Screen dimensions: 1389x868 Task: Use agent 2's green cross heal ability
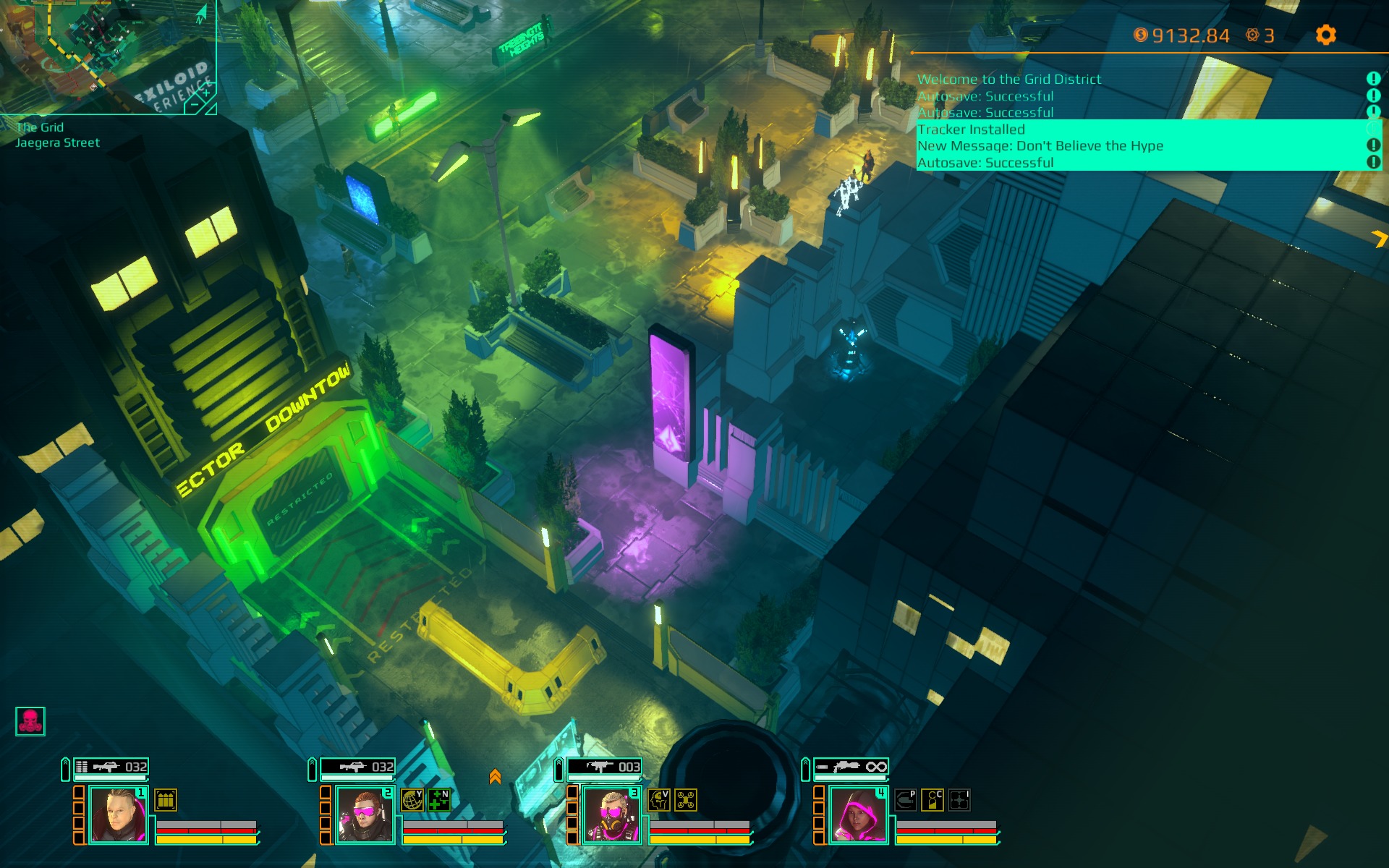coord(439,800)
